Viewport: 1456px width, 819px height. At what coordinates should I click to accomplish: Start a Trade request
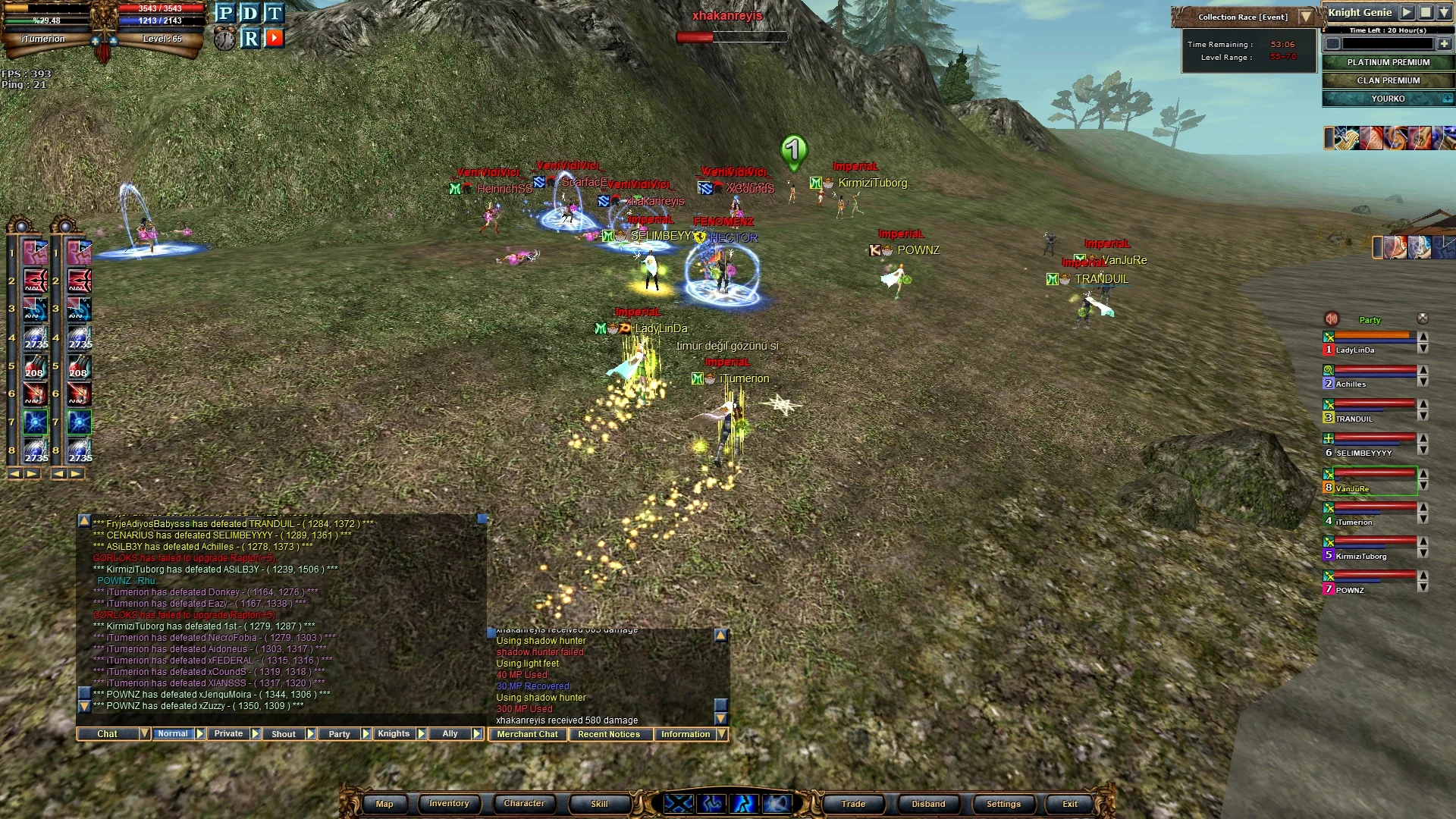coord(853,804)
